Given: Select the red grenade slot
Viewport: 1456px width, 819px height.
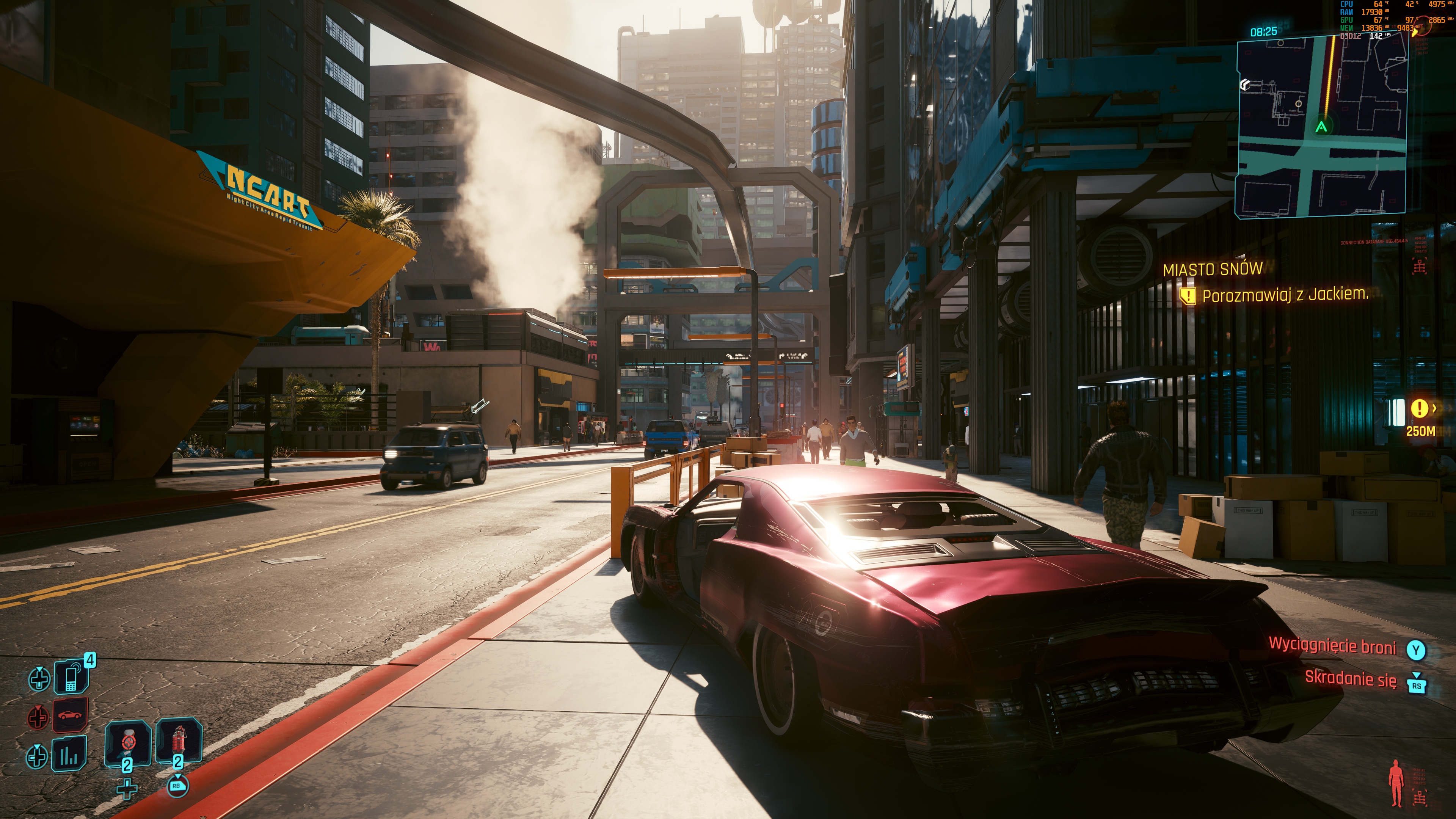Looking at the screenshot, I should [x=179, y=740].
